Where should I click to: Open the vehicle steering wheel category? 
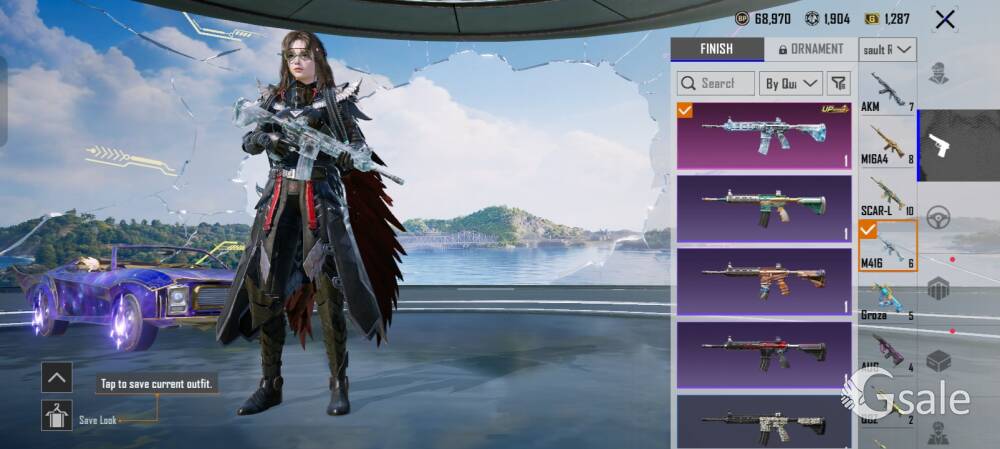pos(938,217)
